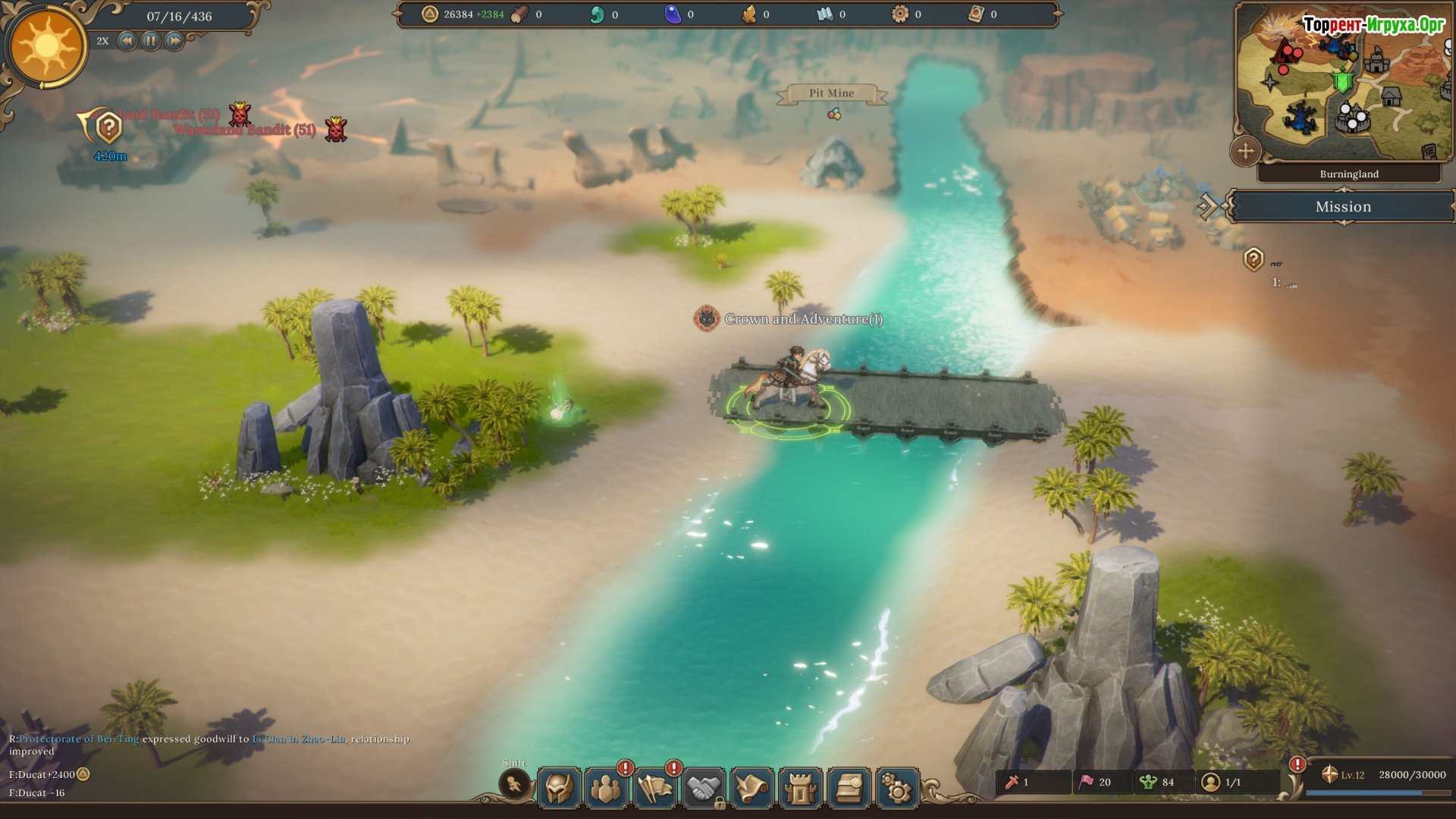Open the scroll and quill menu
Viewport: 1456px width, 819px height.
pyautogui.click(x=752, y=788)
